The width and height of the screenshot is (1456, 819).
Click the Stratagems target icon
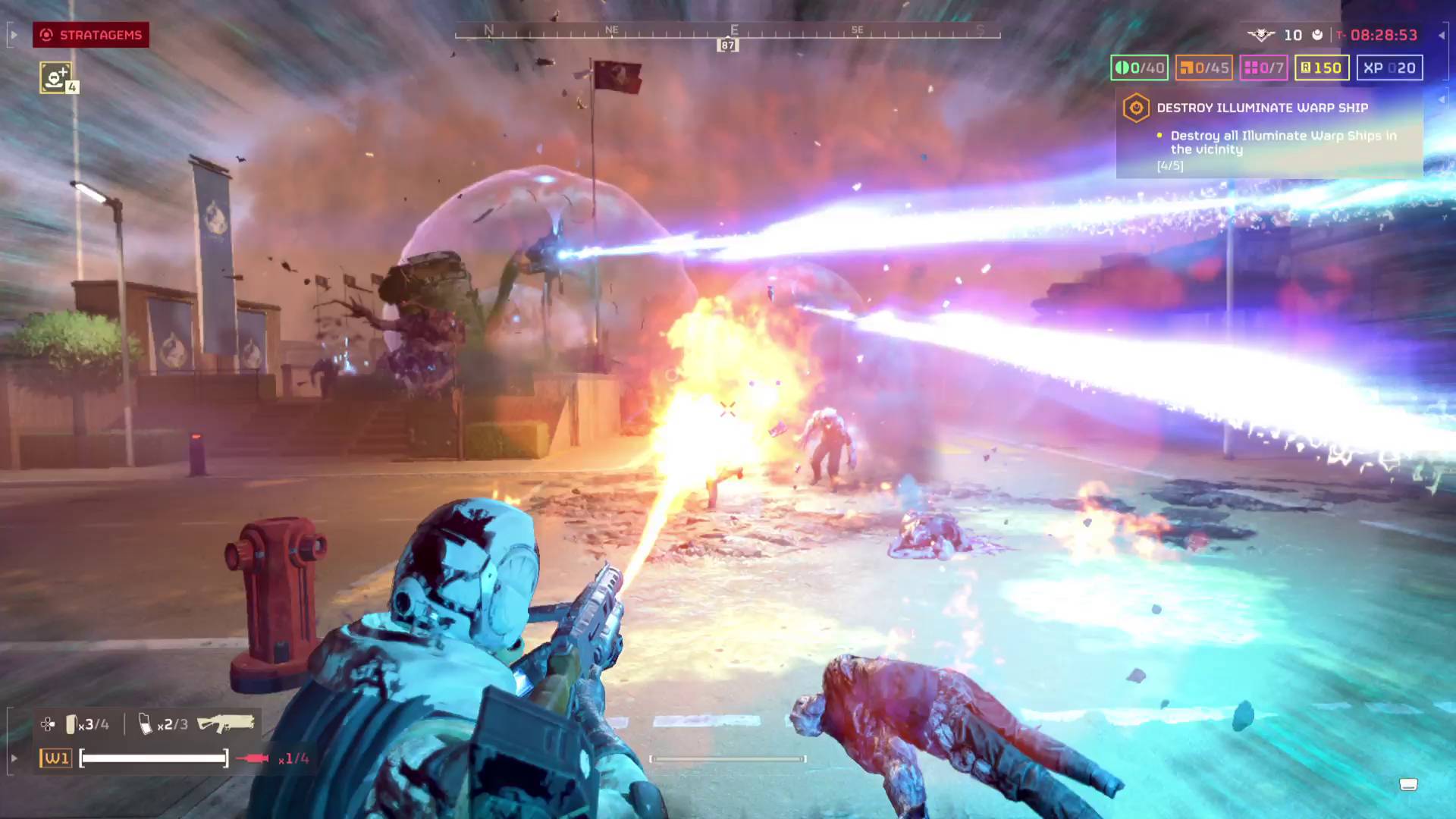point(46,35)
